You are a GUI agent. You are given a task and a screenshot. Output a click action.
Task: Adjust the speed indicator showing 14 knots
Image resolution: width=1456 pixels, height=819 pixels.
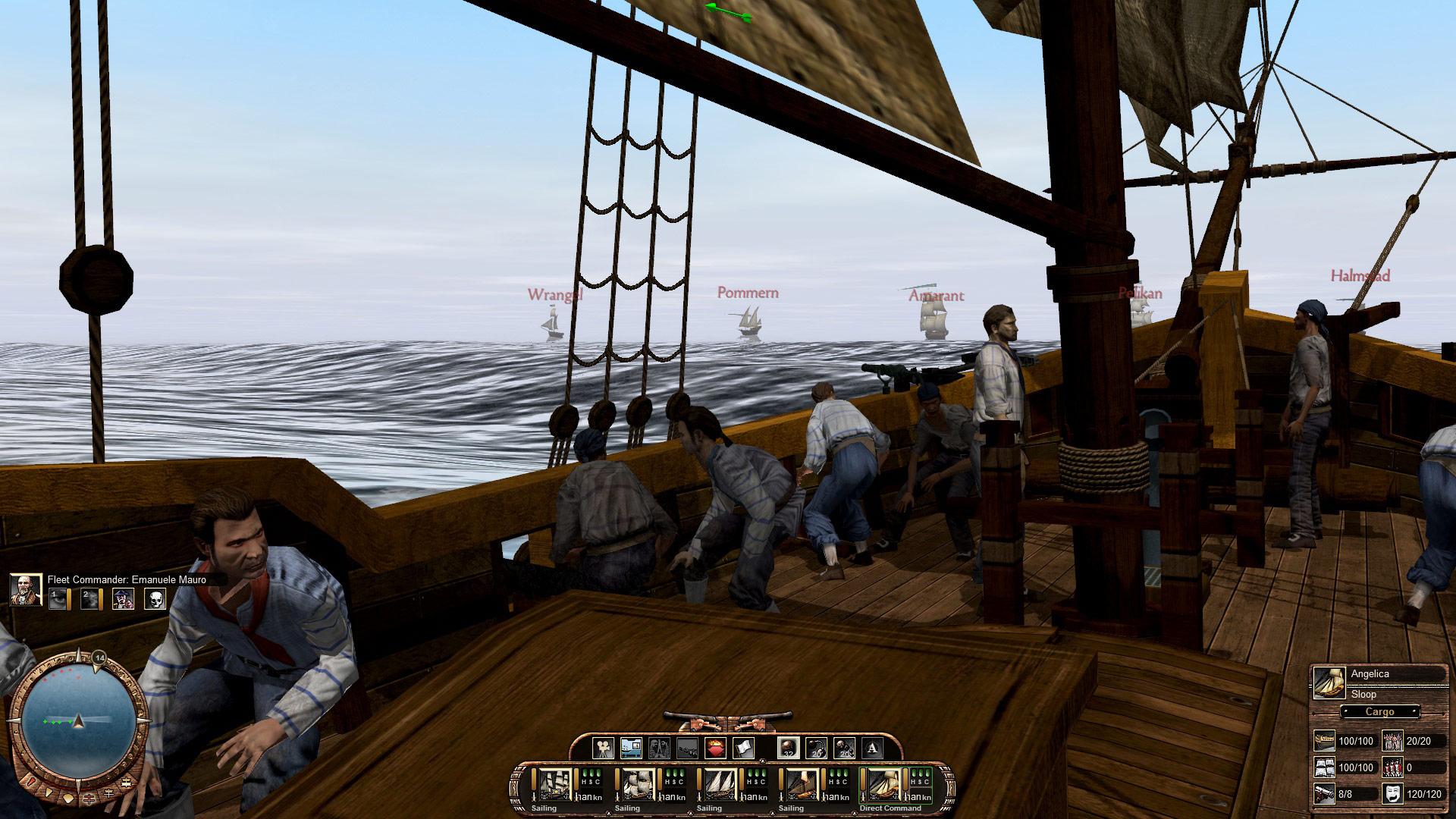pos(99,659)
